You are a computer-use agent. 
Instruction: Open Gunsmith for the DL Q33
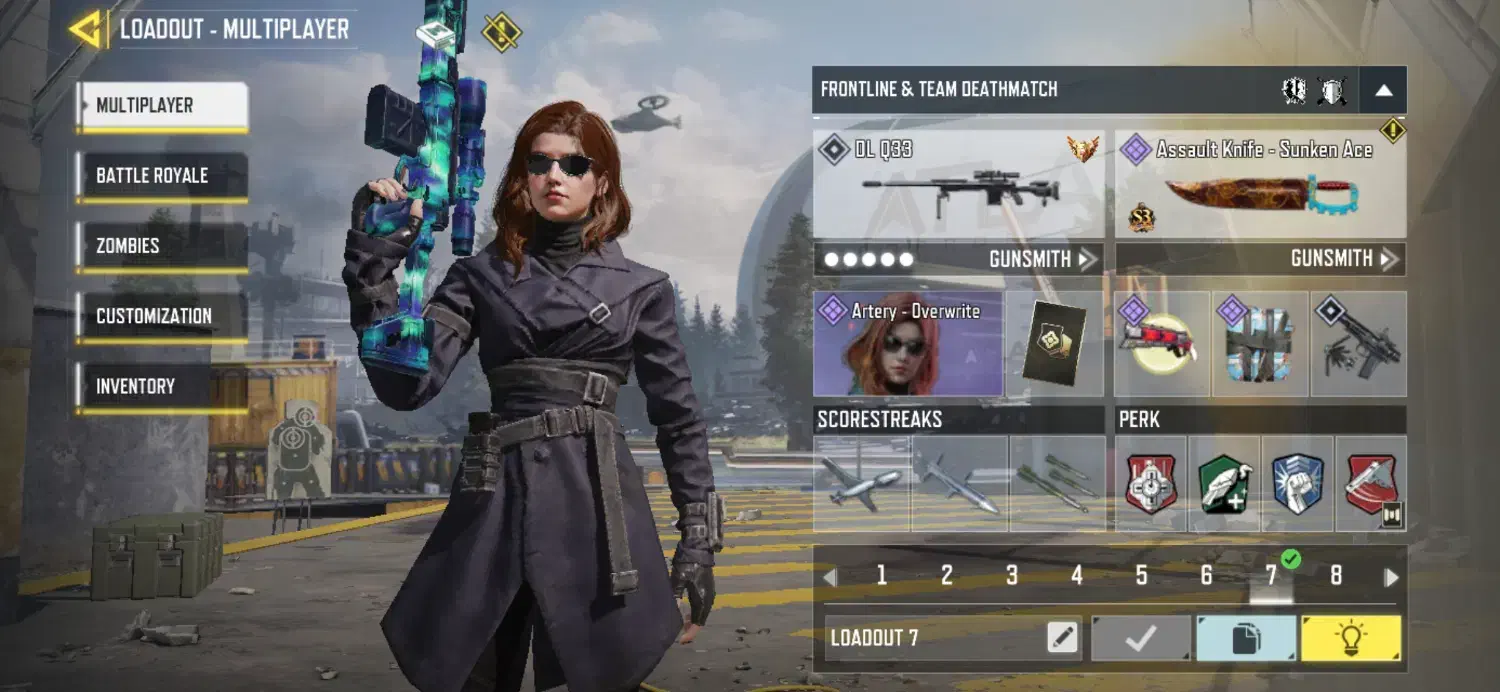pos(1040,259)
